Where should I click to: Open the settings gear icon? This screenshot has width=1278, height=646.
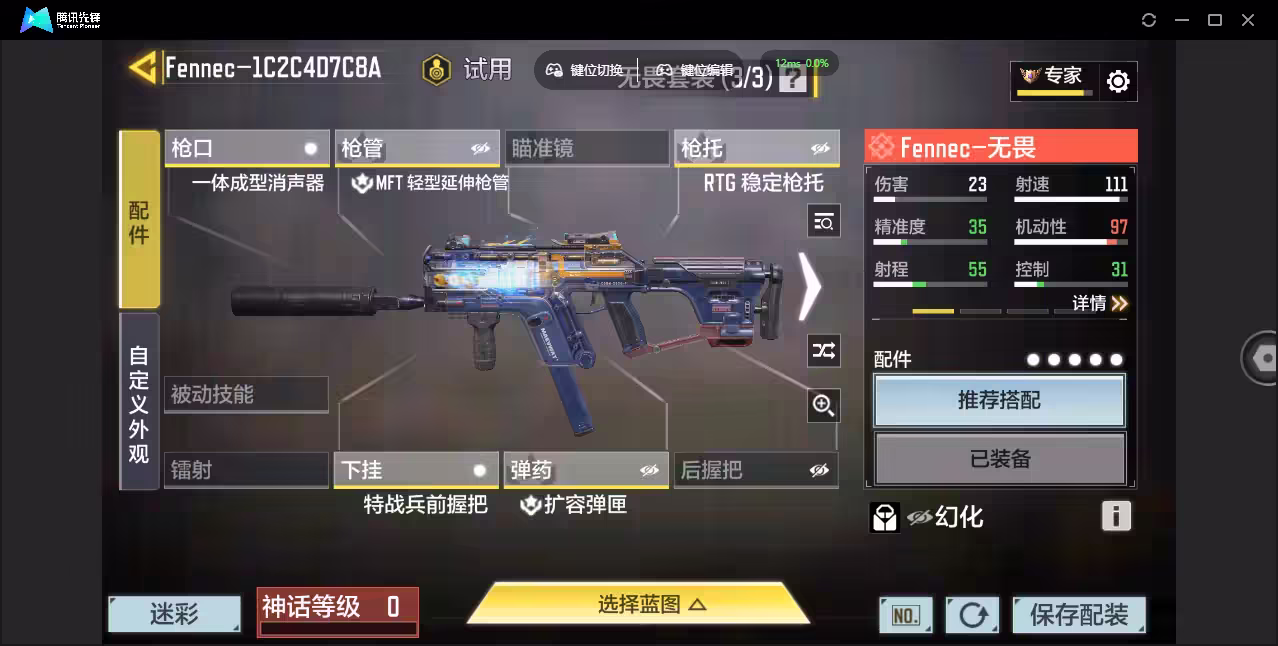pos(1118,82)
